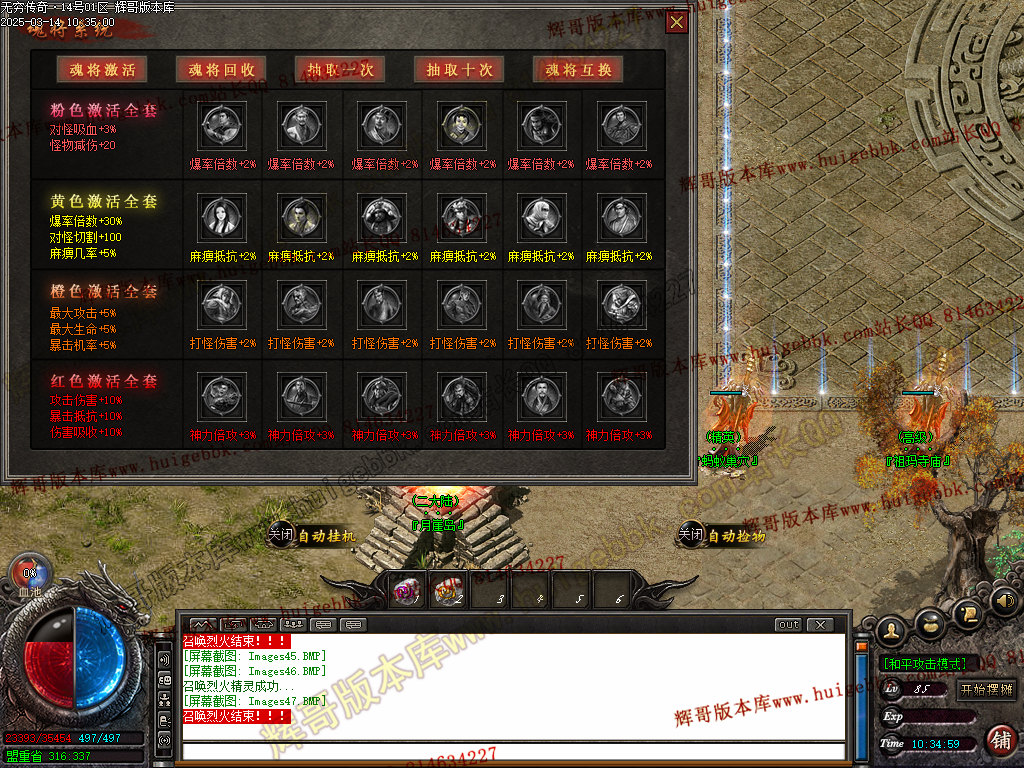This screenshot has height=768, width=1024.
Task: Open the 魂将激活 soul general activation
Action: [x=102, y=69]
